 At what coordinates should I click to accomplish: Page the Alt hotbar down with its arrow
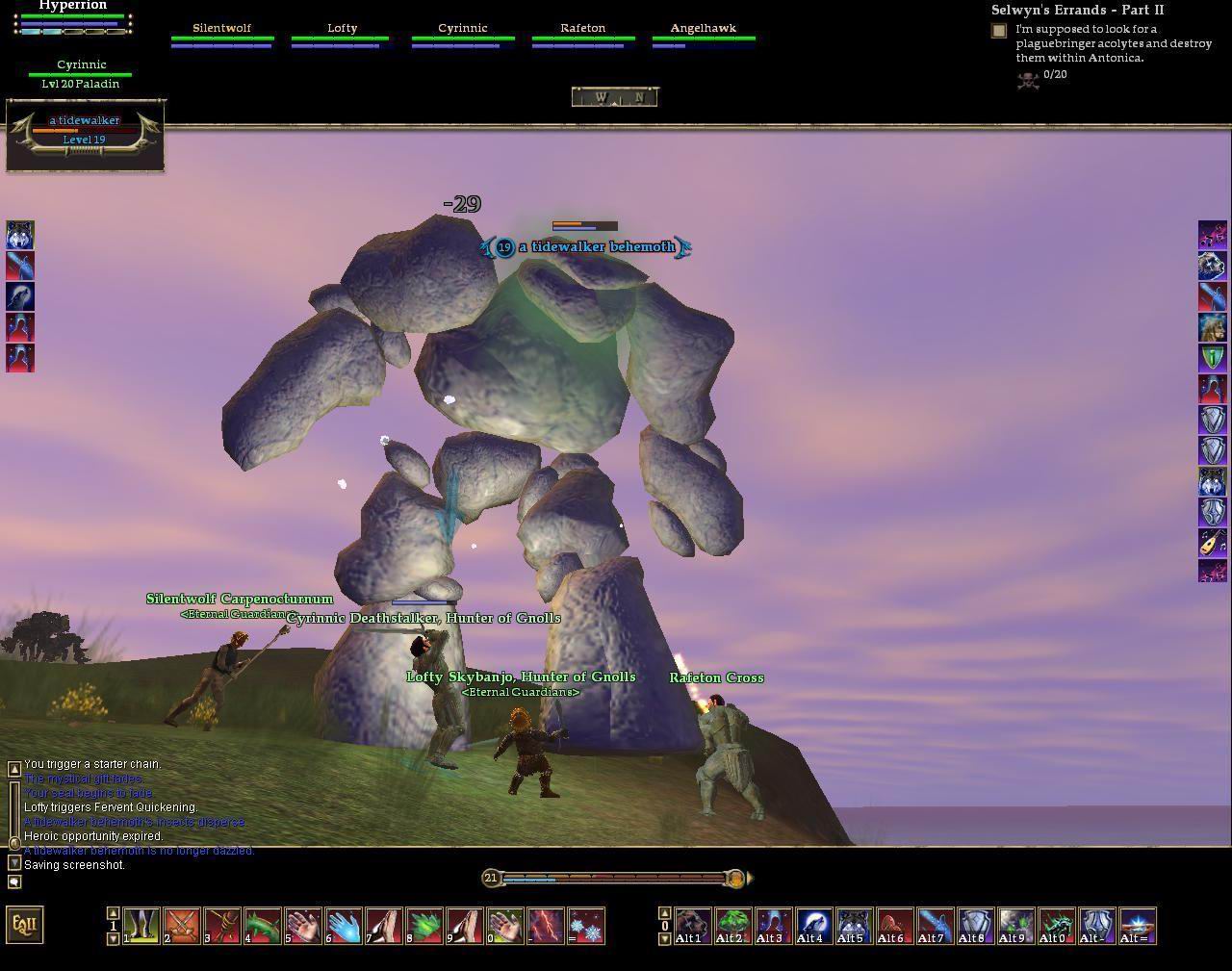(663, 939)
